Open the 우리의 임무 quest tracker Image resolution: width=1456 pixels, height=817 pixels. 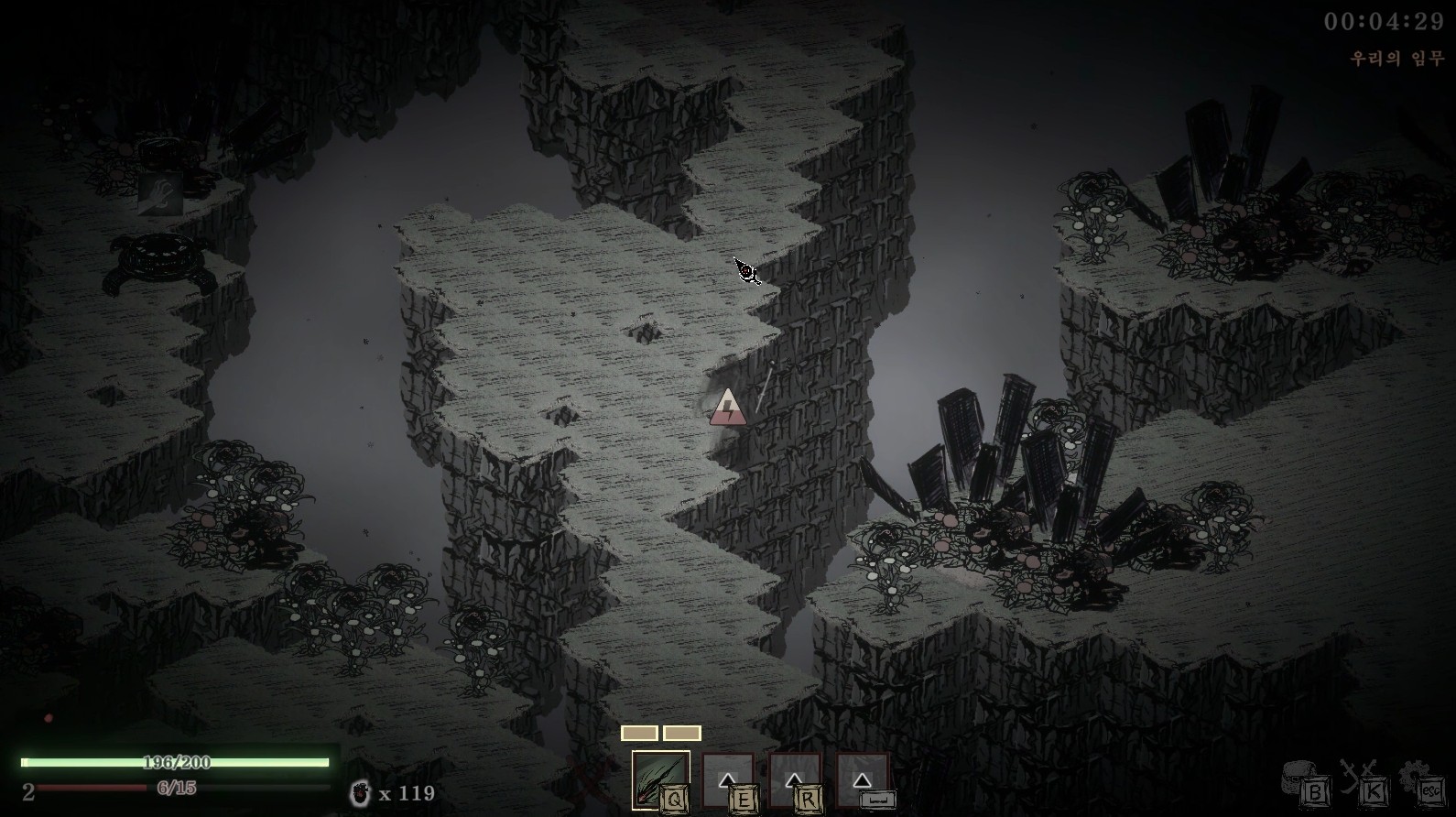pos(1396,58)
